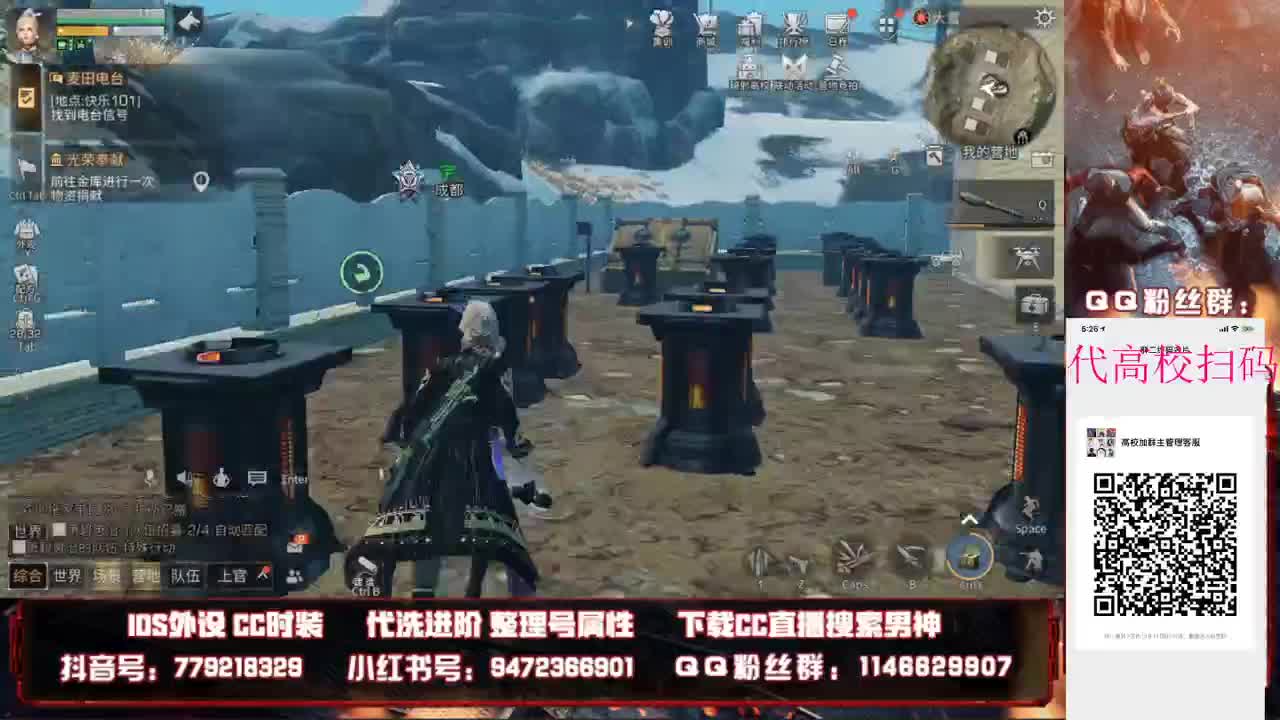Toggle the voice speaker icon above the chat
The height and width of the screenshot is (720, 1280).
[x=184, y=478]
